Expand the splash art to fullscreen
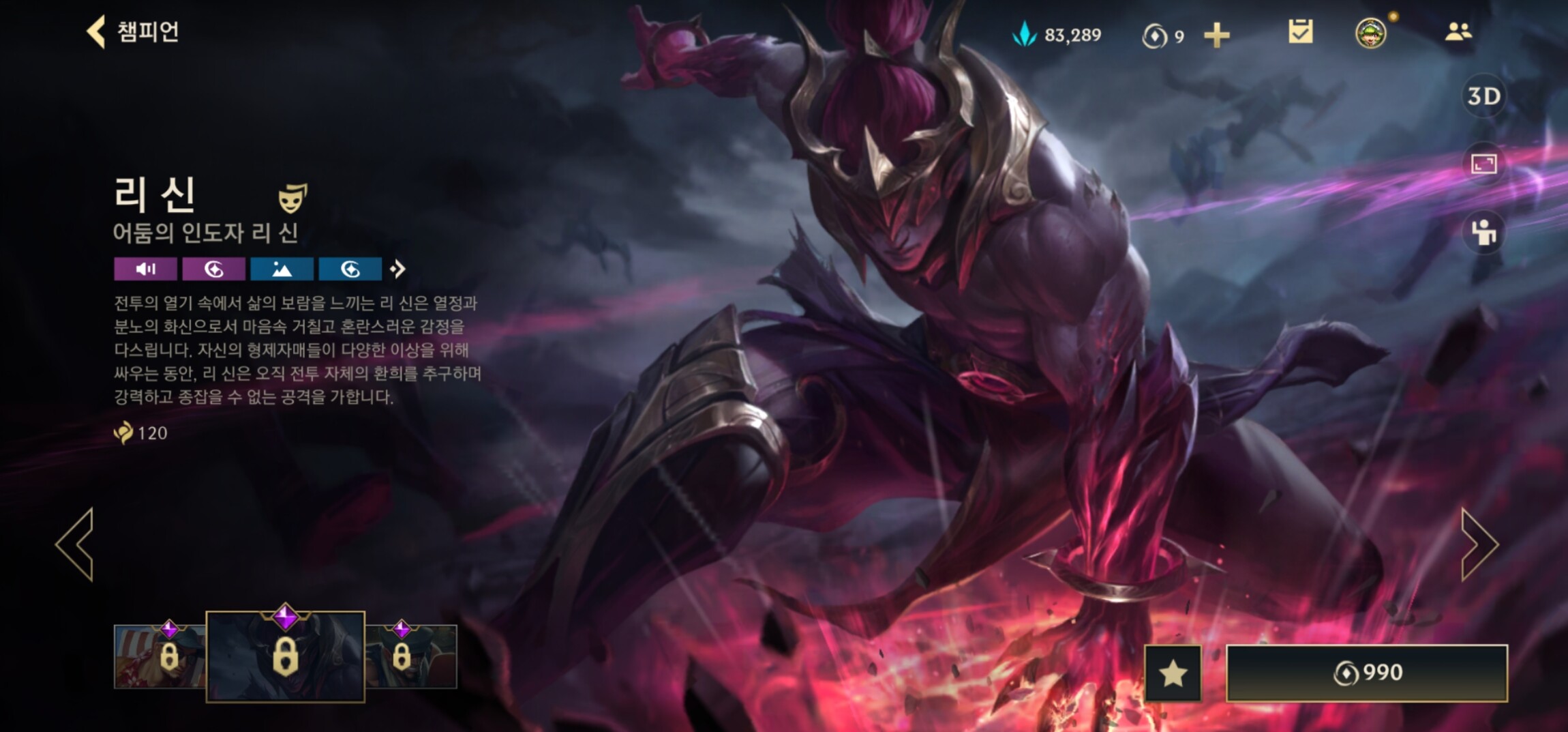Image resolution: width=1568 pixels, height=732 pixels. (x=1483, y=164)
